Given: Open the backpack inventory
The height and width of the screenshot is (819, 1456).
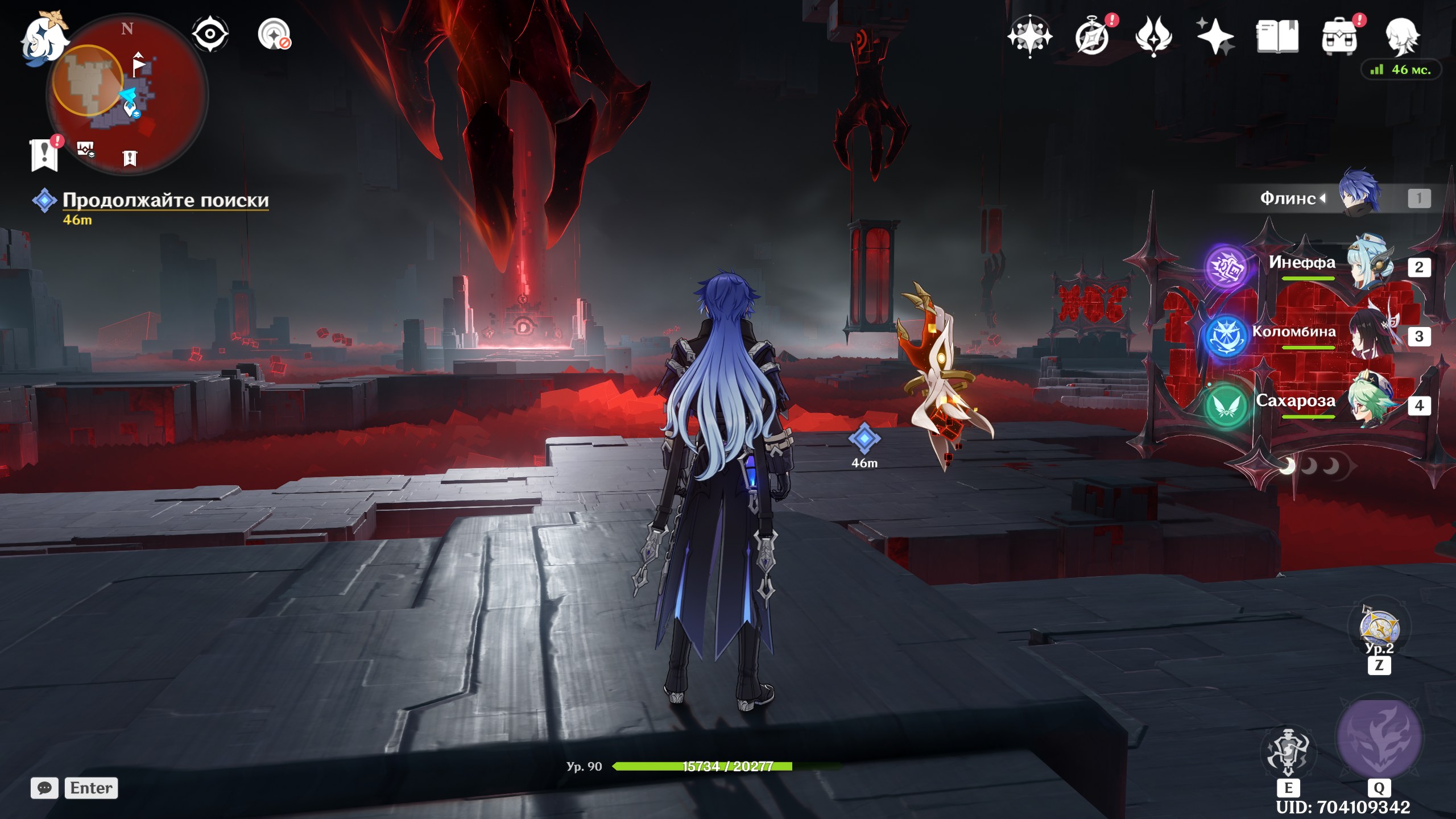Looking at the screenshot, I should (1339, 36).
